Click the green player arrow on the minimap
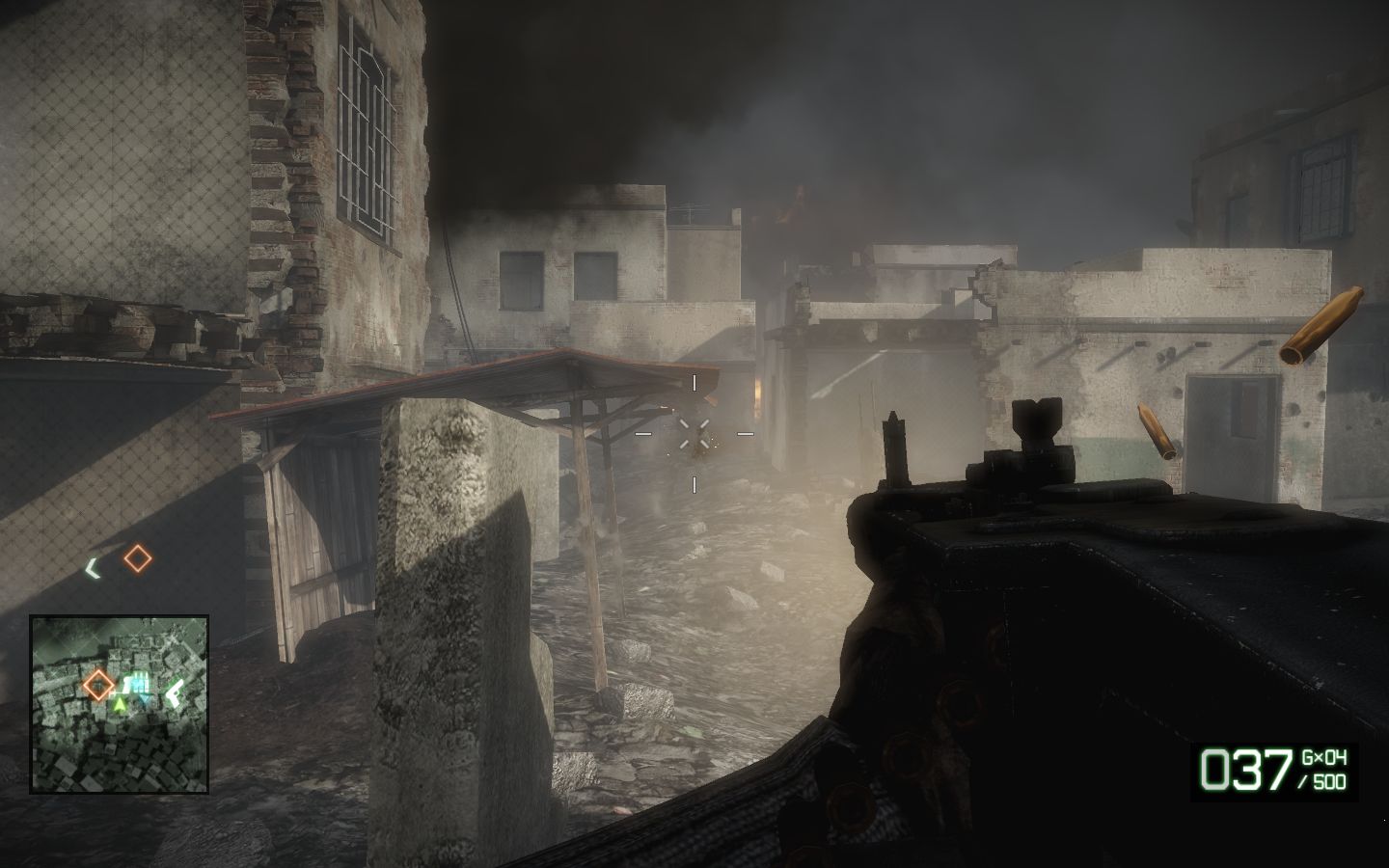The height and width of the screenshot is (868, 1389). click(120, 705)
